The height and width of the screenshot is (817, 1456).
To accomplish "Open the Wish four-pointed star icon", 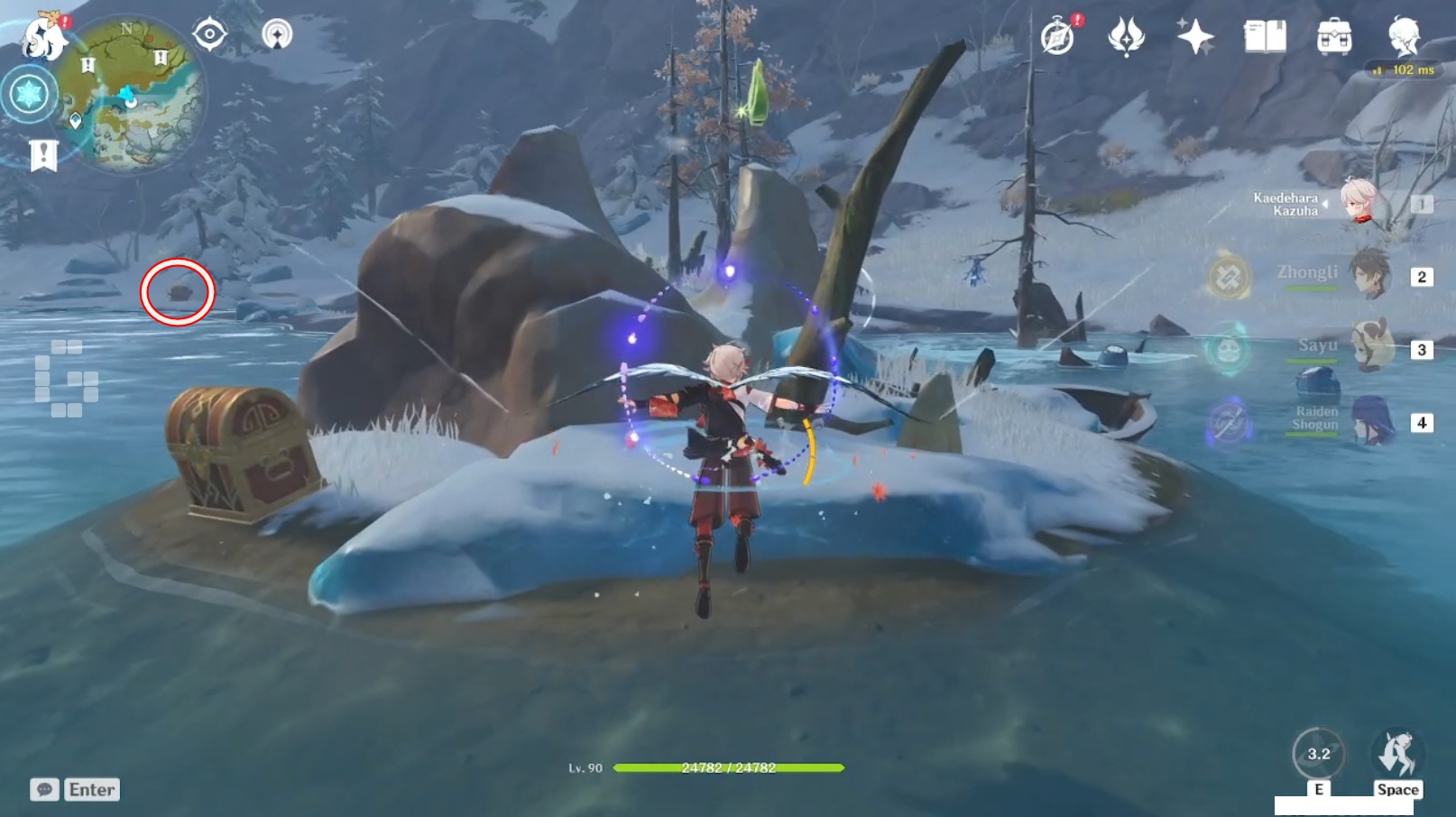I will tap(1195, 38).
